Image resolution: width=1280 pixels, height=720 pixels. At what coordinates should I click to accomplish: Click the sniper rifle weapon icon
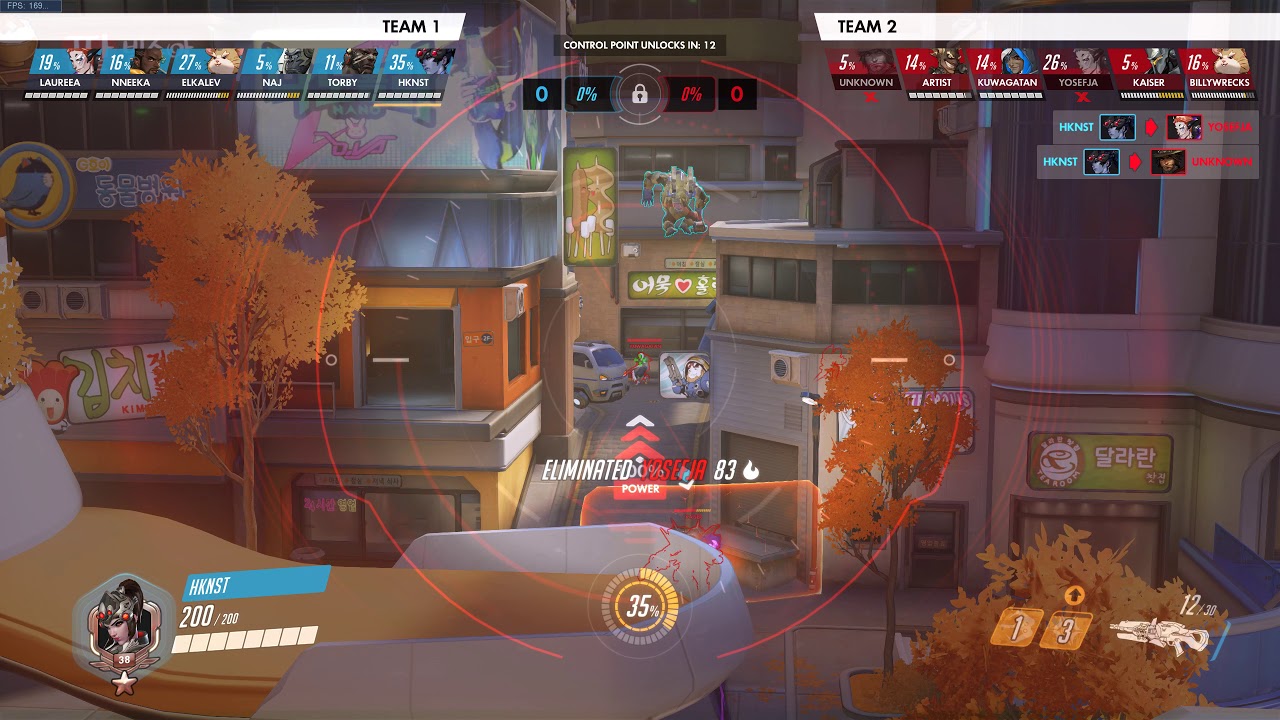point(1162,633)
